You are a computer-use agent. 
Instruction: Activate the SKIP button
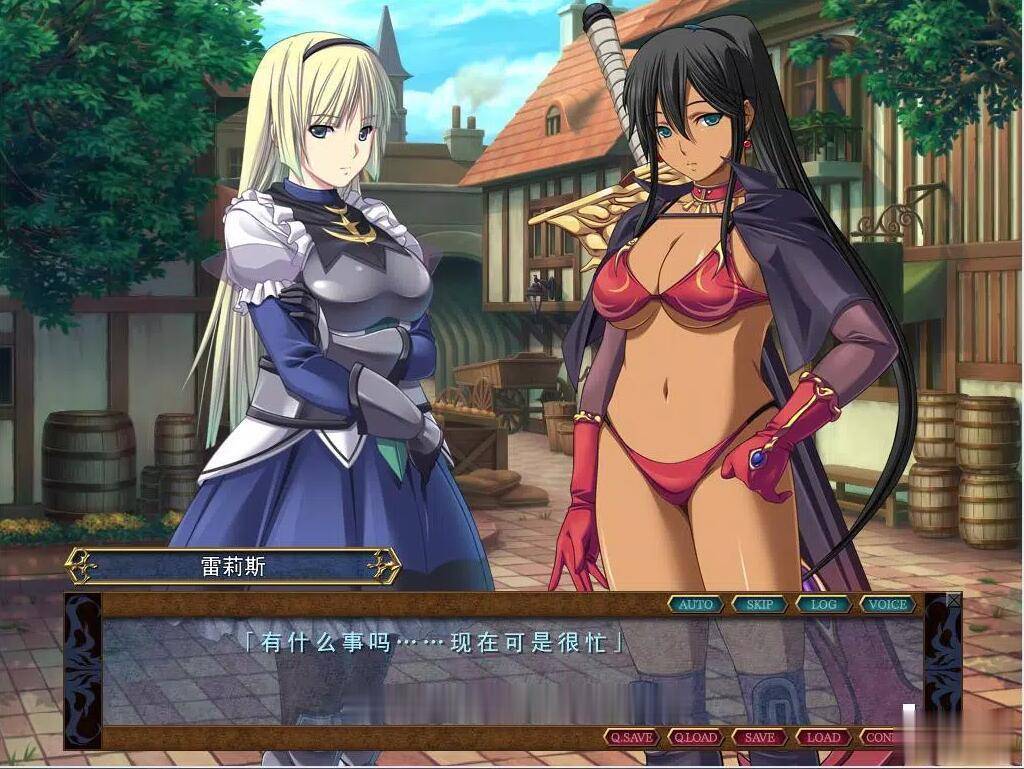pos(760,604)
